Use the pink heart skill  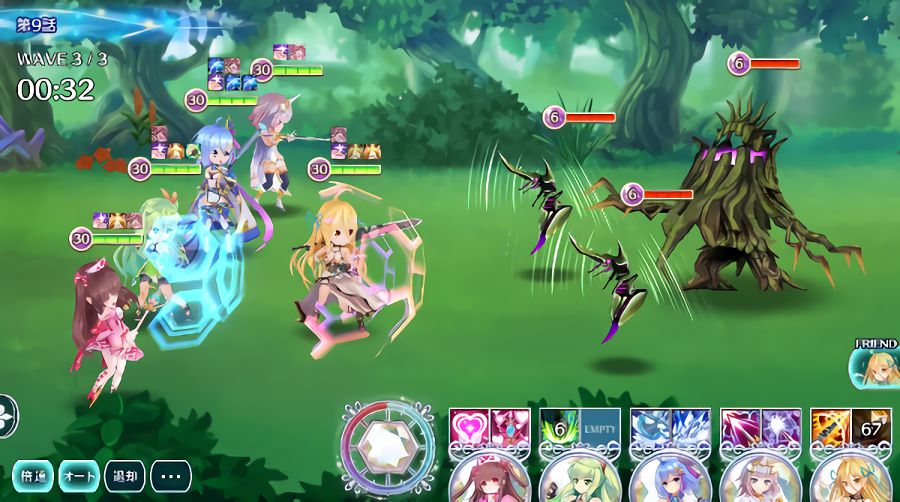pyautogui.click(x=469, y=427)
